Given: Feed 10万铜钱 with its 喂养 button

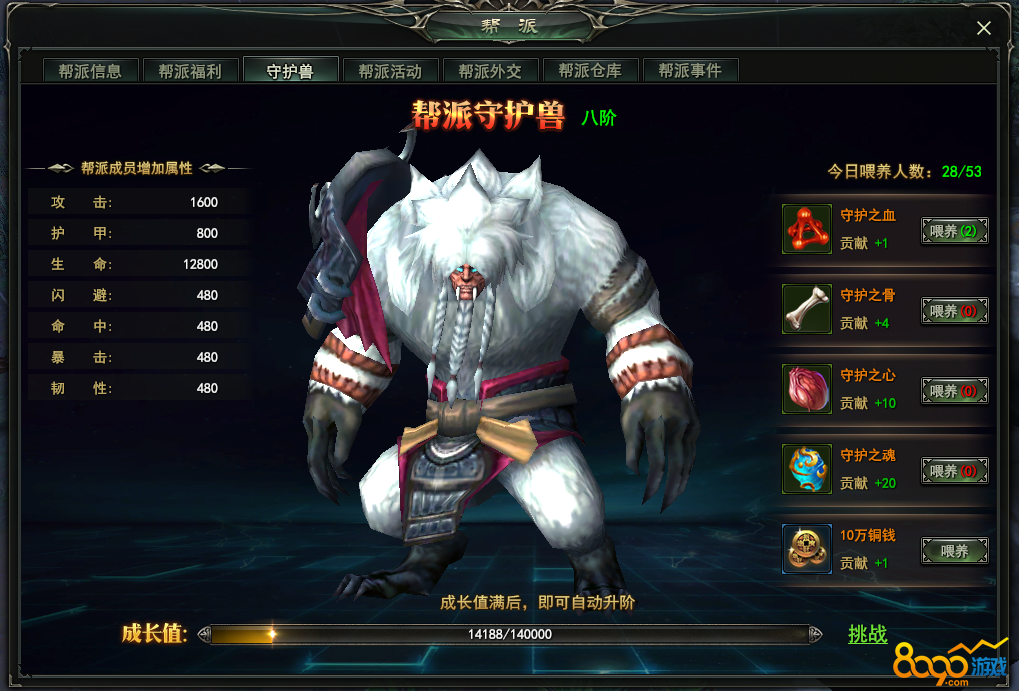Looking at the screenshot, I should (x=954, y=551).
